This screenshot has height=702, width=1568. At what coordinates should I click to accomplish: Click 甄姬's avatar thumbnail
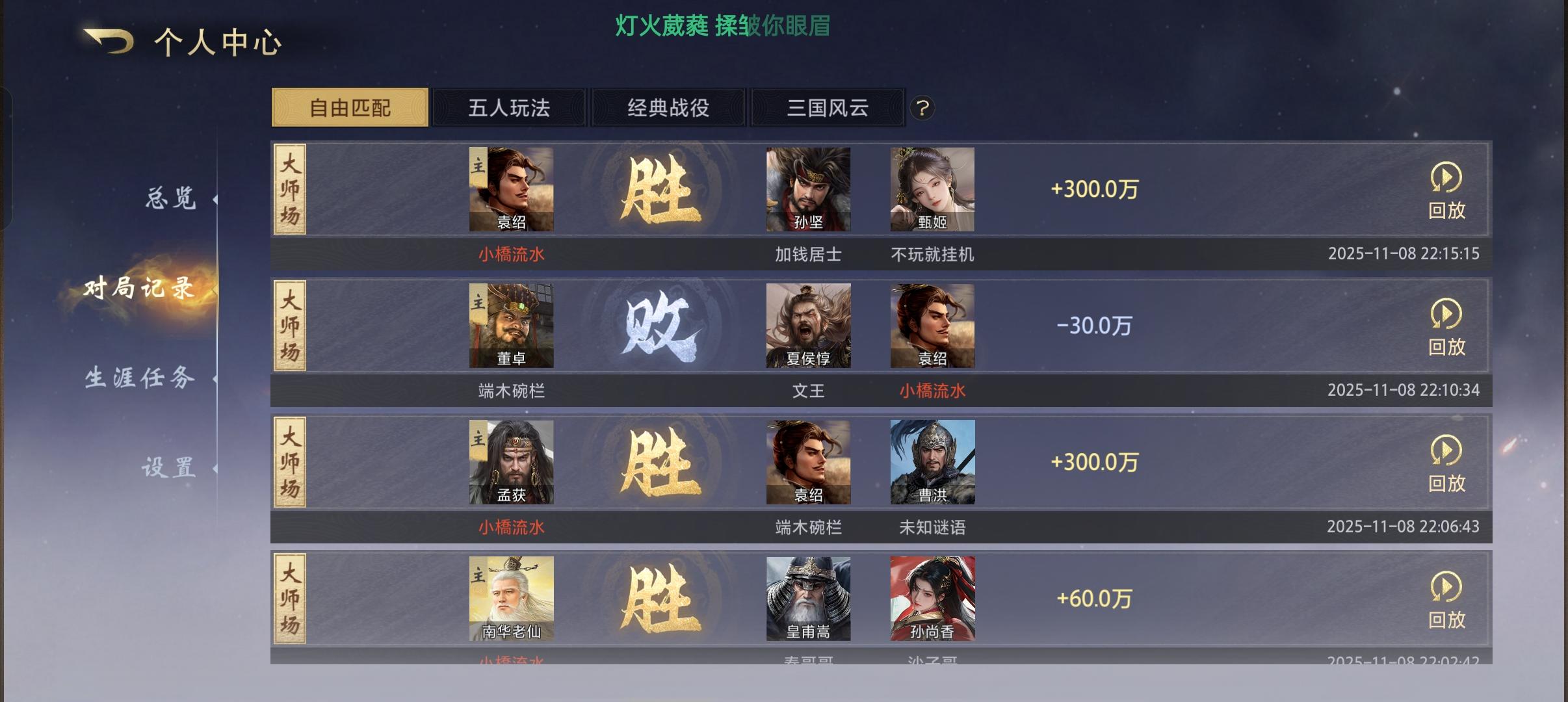(932, 188)
